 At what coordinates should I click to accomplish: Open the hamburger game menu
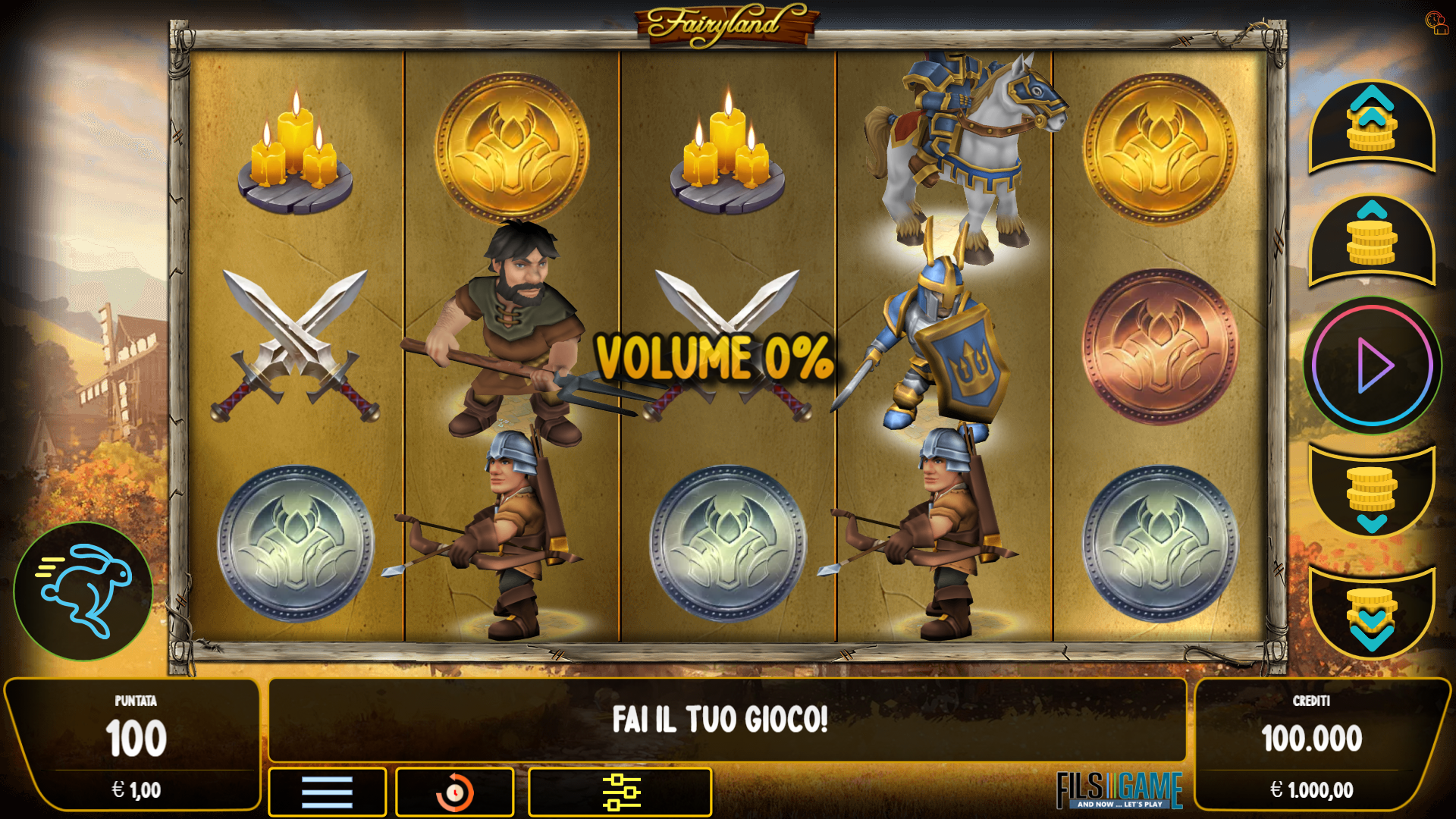(x=326, y=792)
